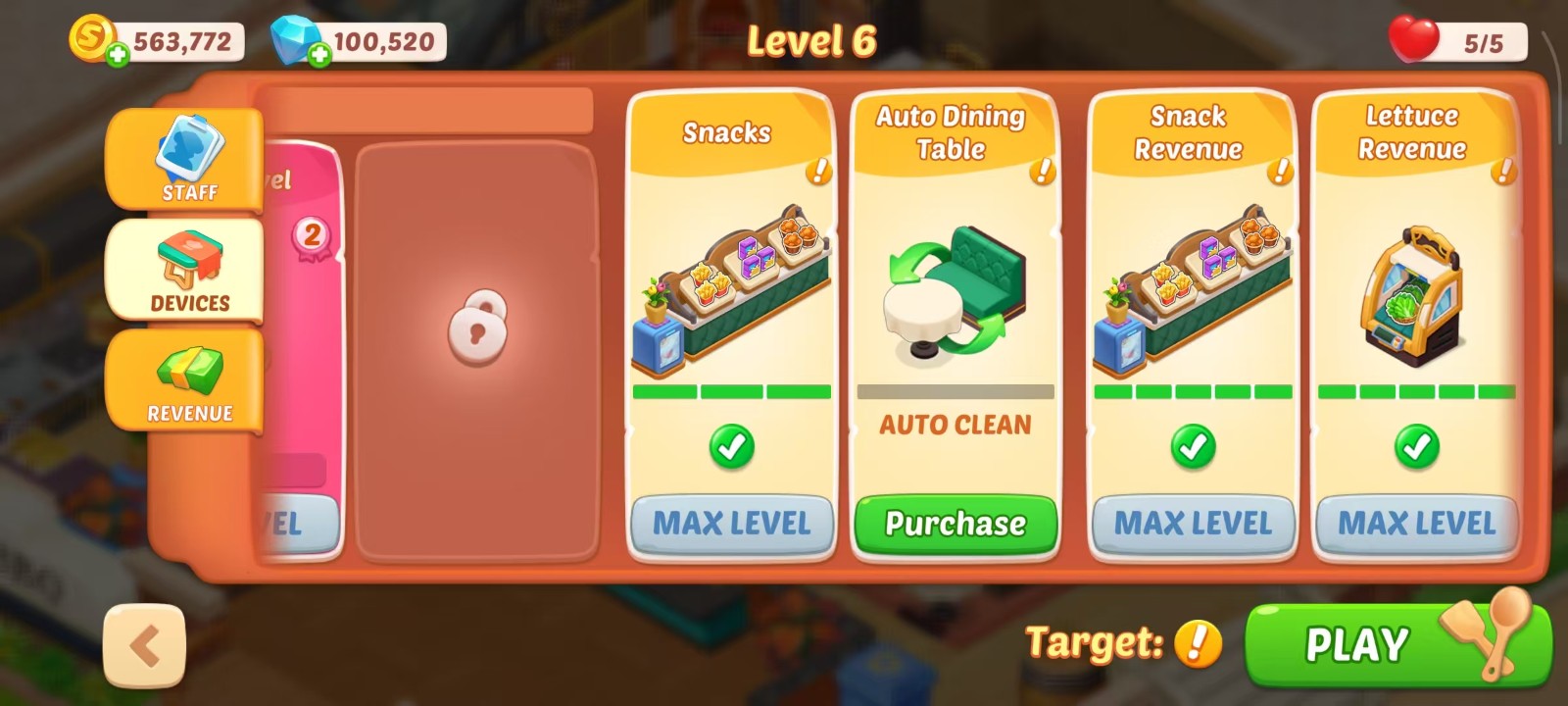The image size is (1568, 706).
Task: Select the DEVICES category
Action: point(182,272)
